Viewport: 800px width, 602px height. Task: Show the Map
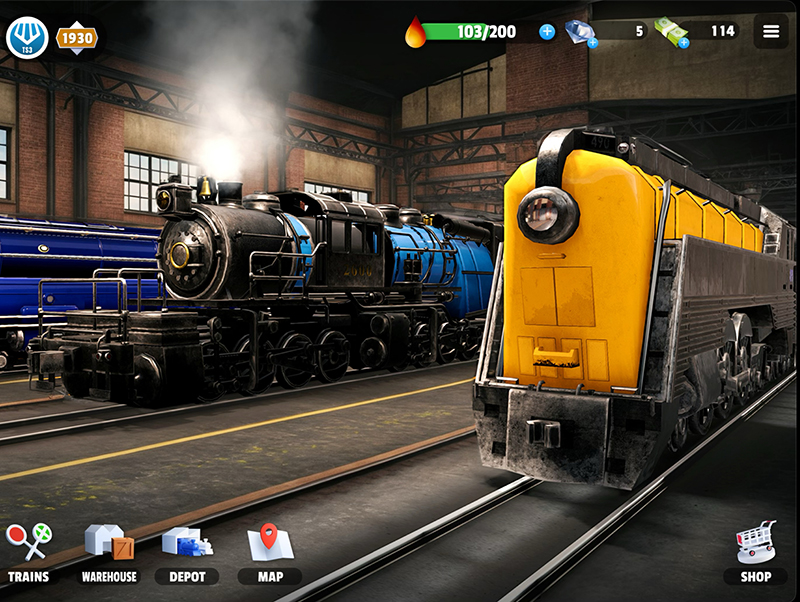click(269, 552)
